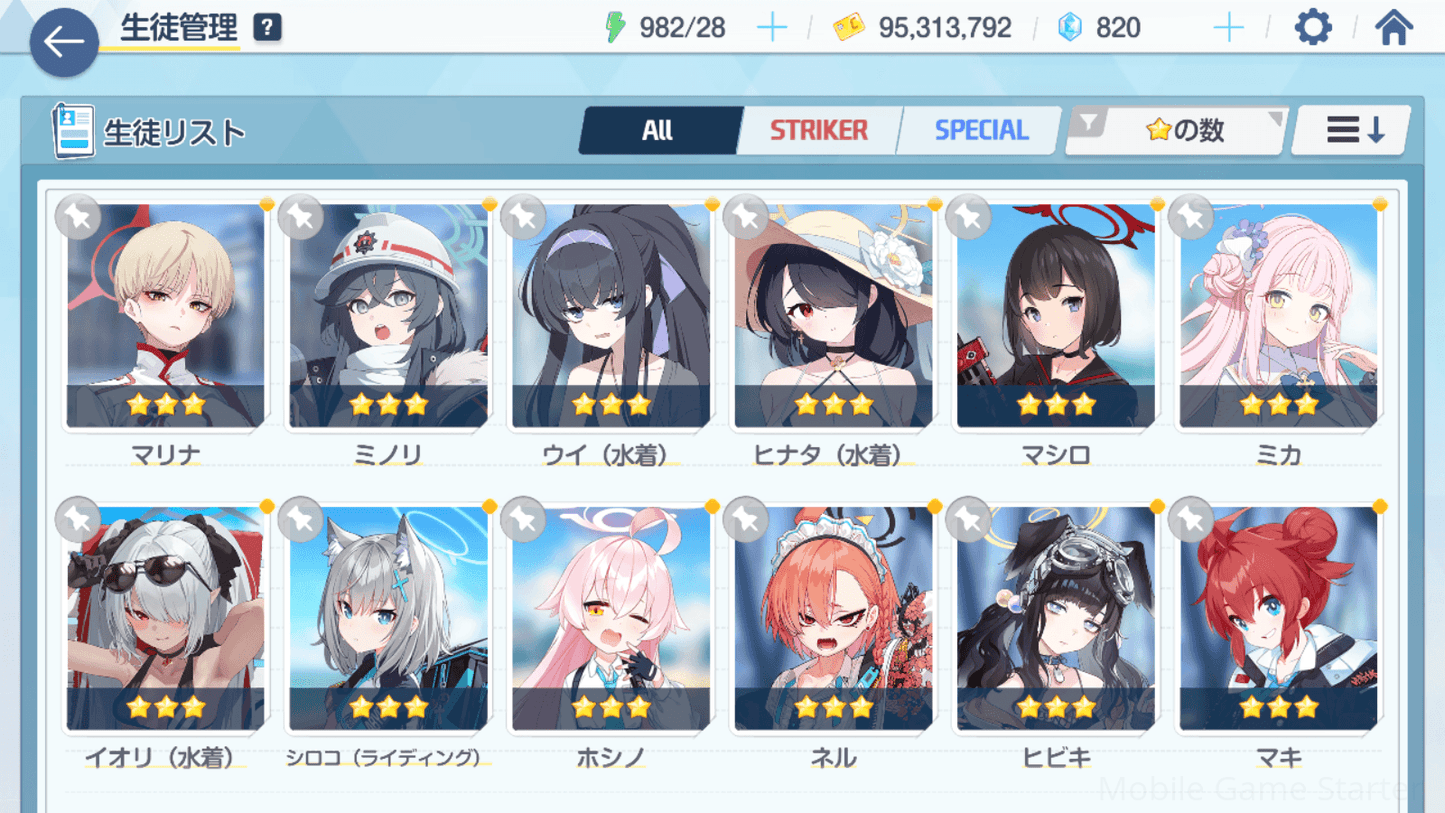The image size is (1445, 813).
Task: Open the gear settings menu
Action: pyautogui.click(x=1312, y=27)
